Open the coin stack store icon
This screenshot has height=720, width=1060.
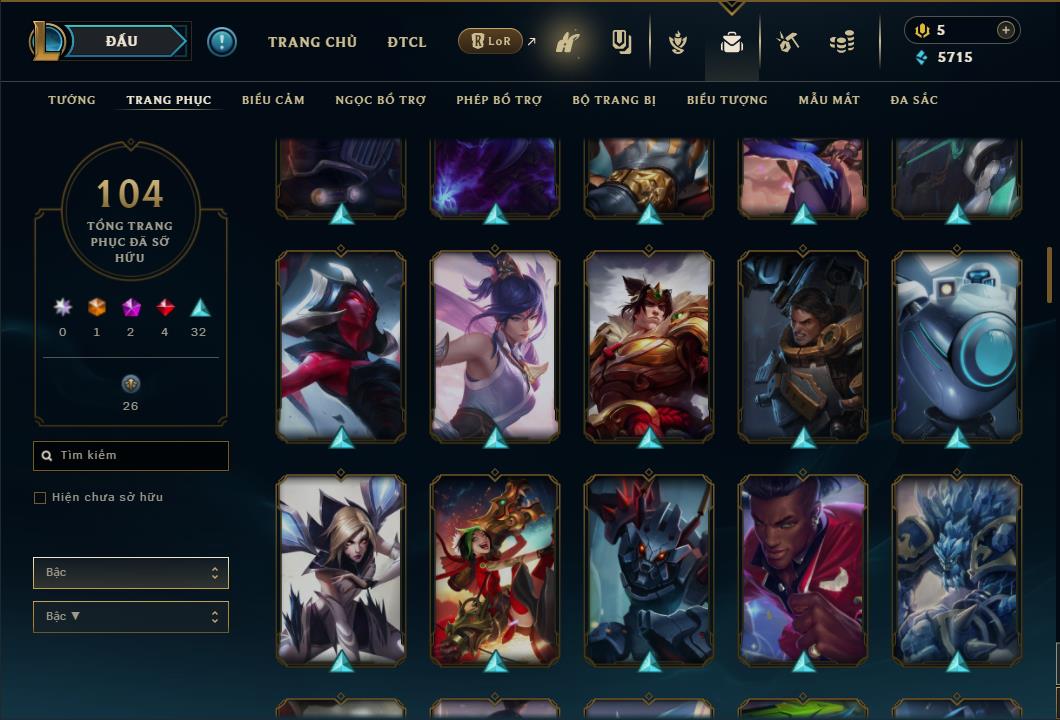(842, 43)
